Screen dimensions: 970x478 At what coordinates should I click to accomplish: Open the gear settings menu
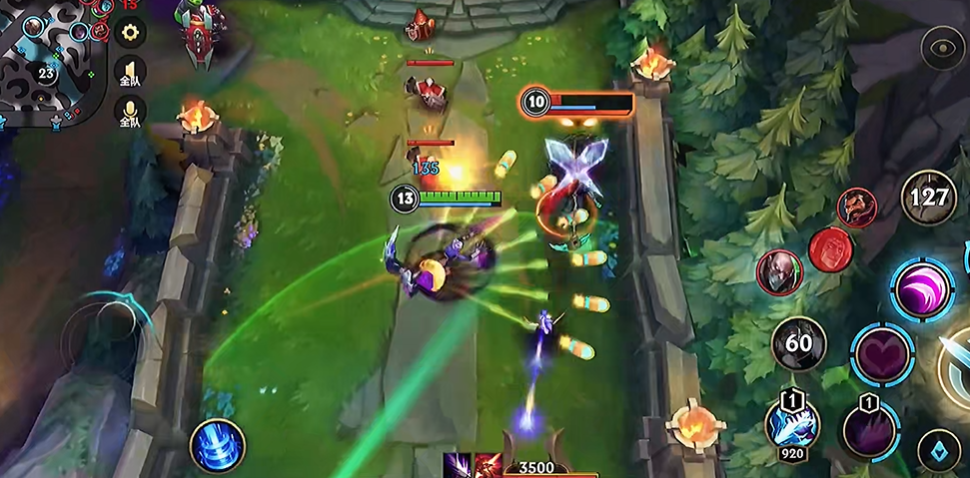coord(129,32)
